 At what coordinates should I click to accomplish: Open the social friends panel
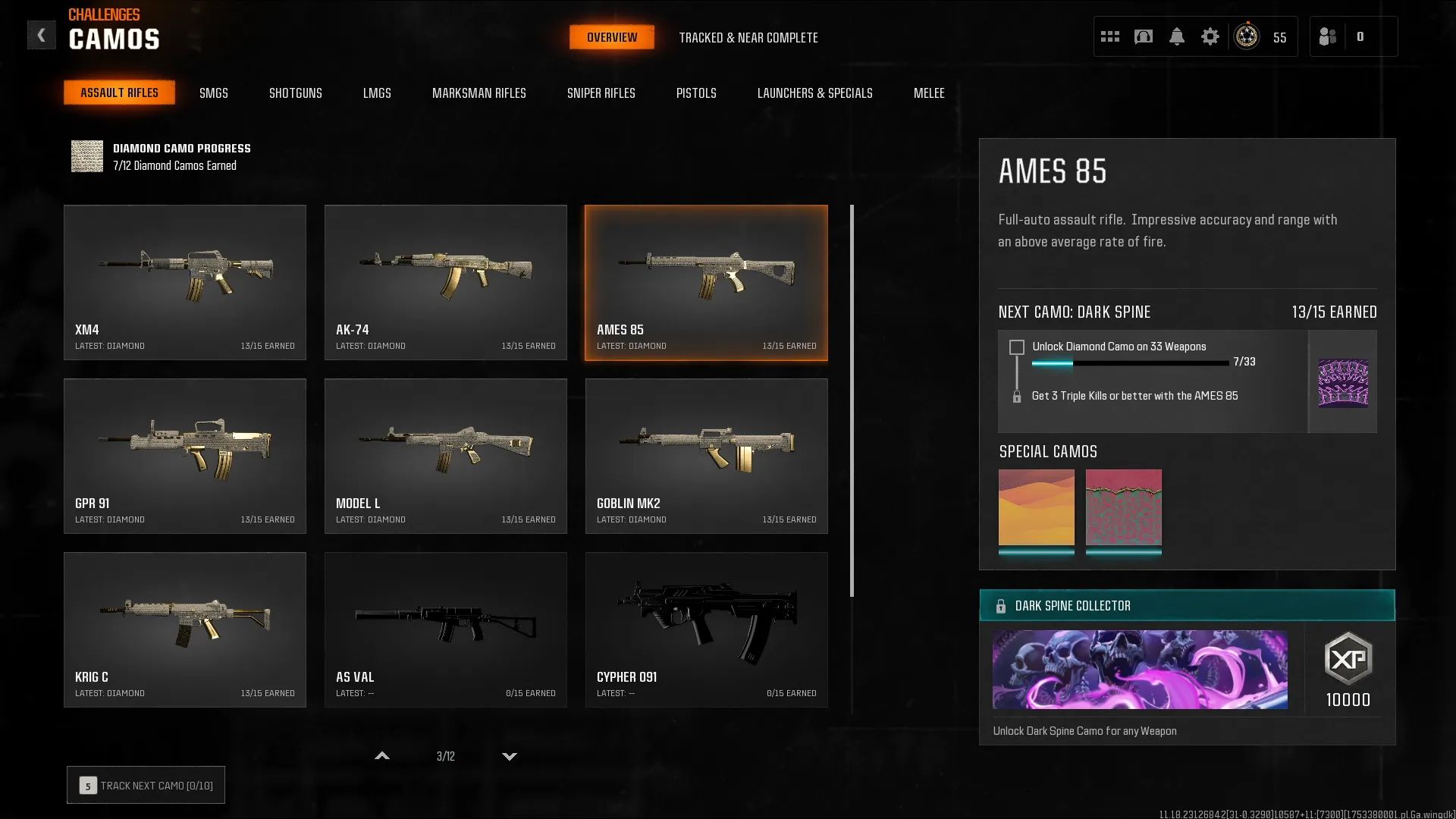click(1328, 36)
